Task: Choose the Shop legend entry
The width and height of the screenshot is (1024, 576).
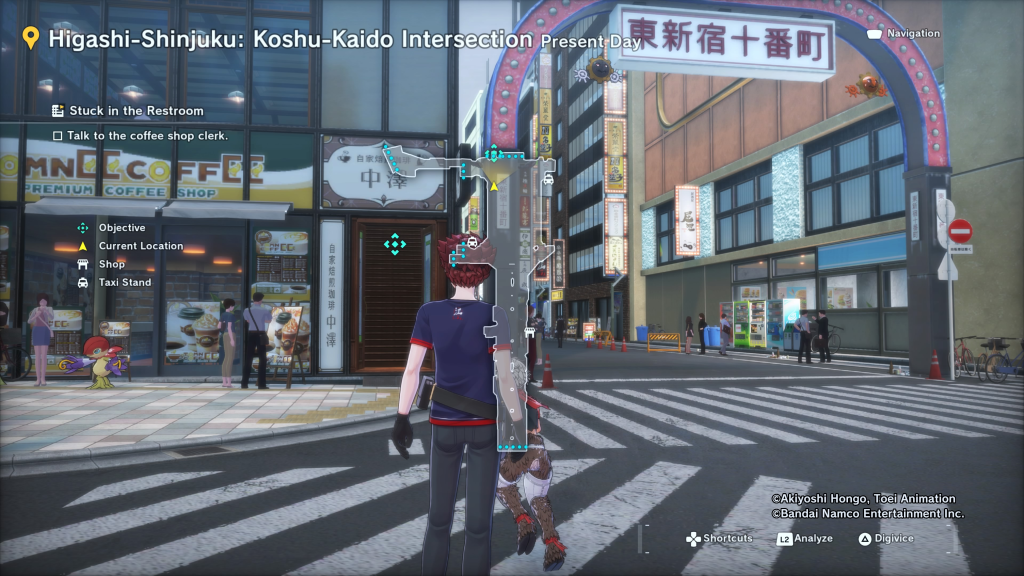Action: click(111, 264)
